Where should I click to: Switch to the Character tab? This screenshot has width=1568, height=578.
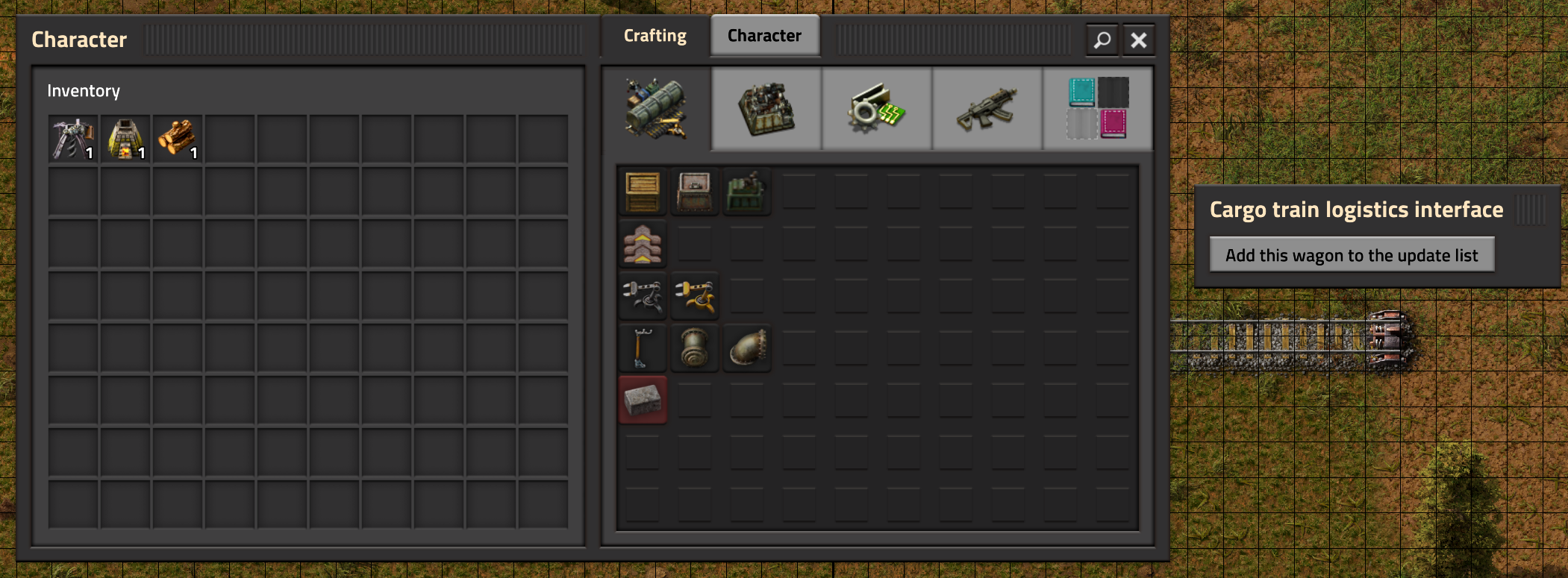coord(764,35)
